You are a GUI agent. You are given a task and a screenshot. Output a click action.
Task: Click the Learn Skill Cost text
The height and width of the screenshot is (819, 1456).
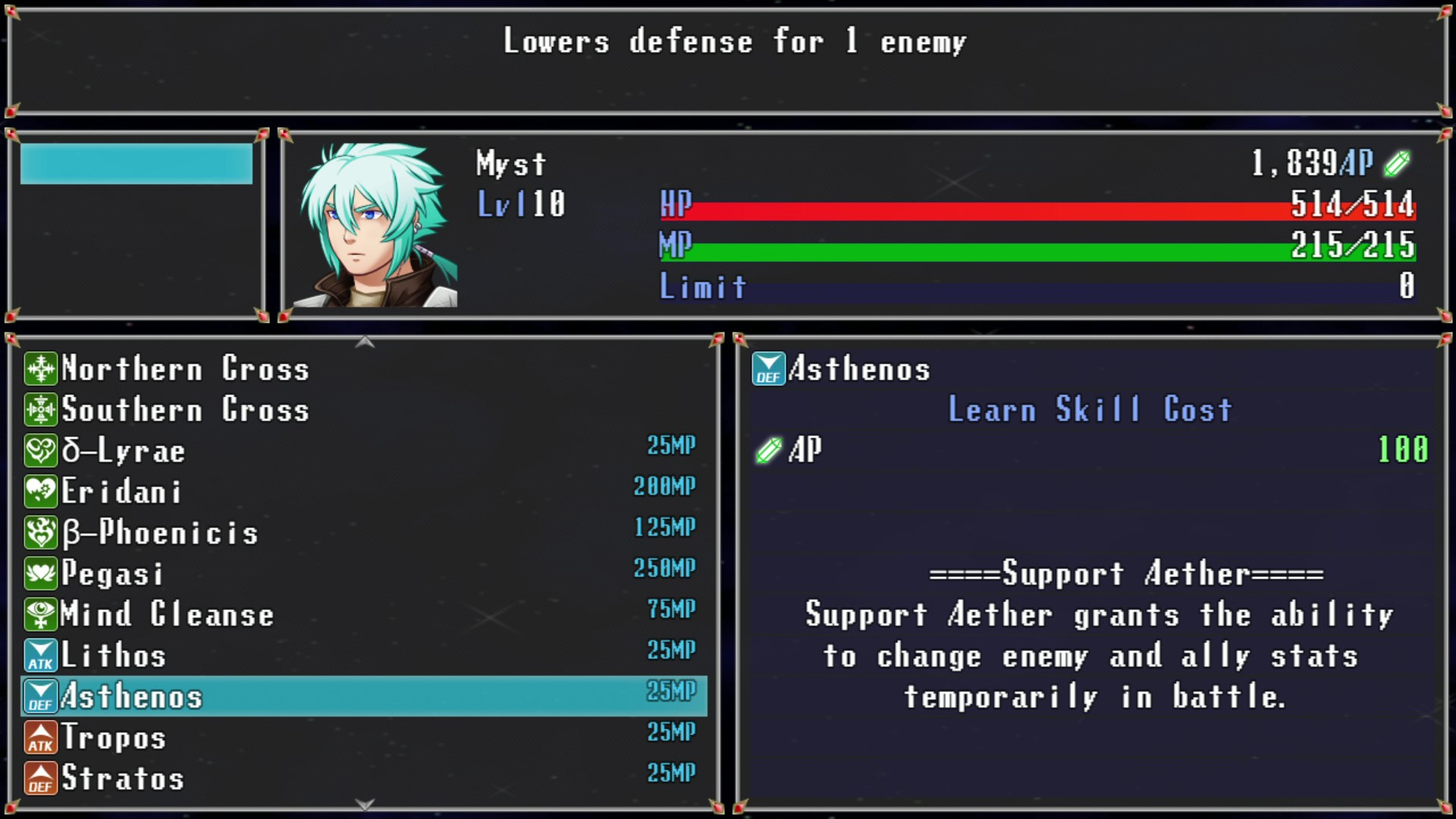1092,409
